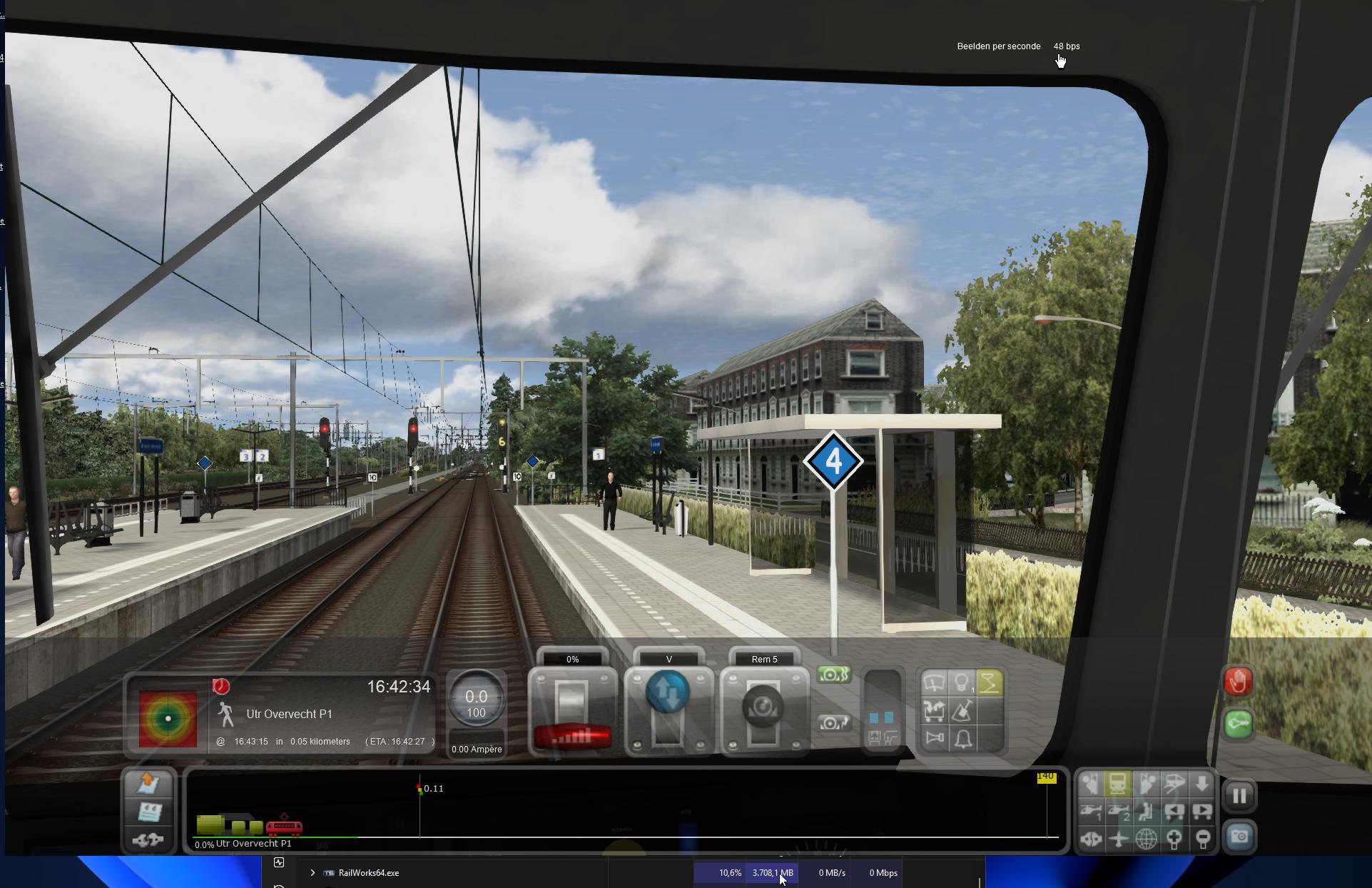Toggle the highlighted pantograph button

point(990,683)
